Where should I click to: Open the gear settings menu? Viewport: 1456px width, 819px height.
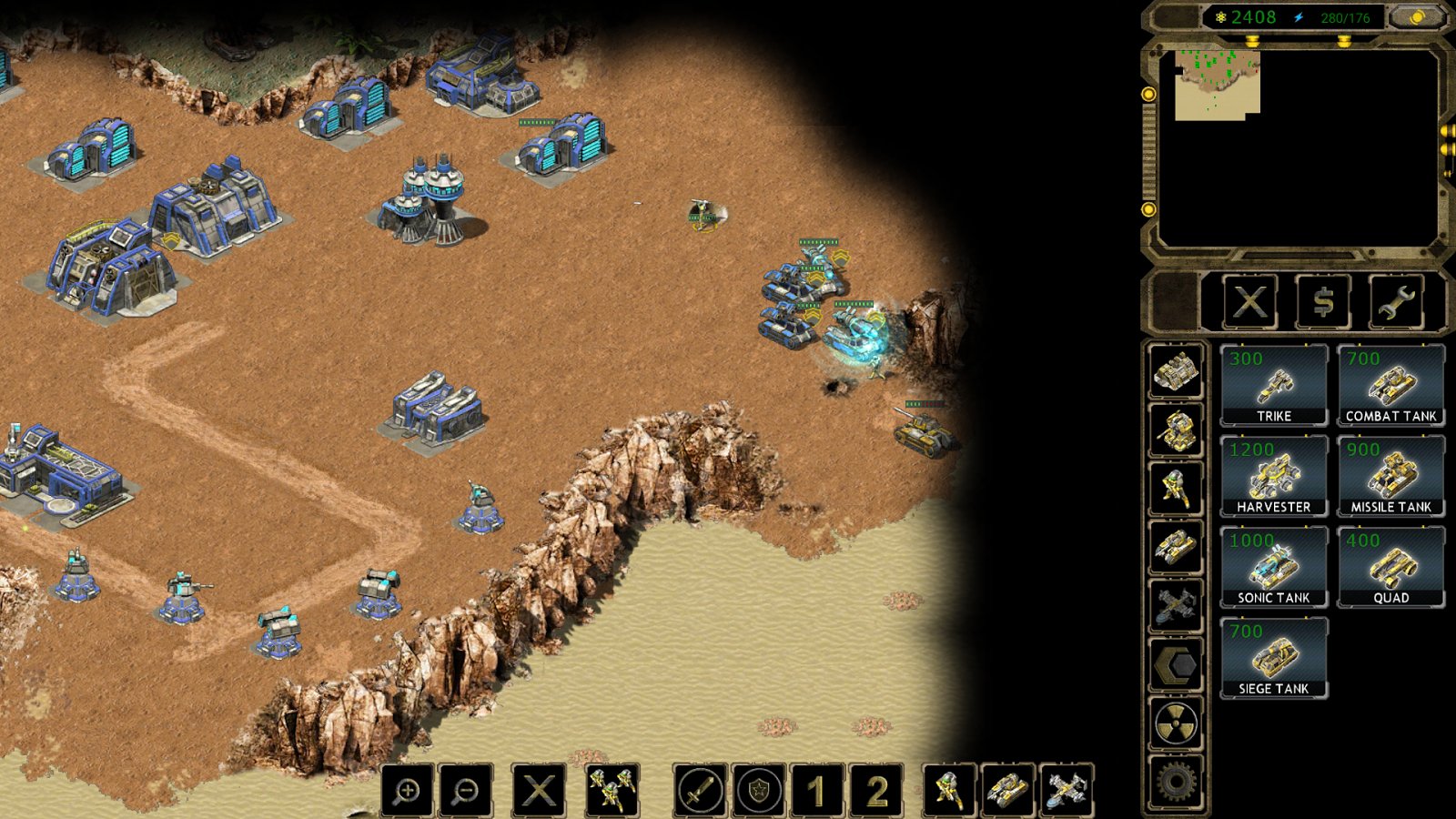1176,781
